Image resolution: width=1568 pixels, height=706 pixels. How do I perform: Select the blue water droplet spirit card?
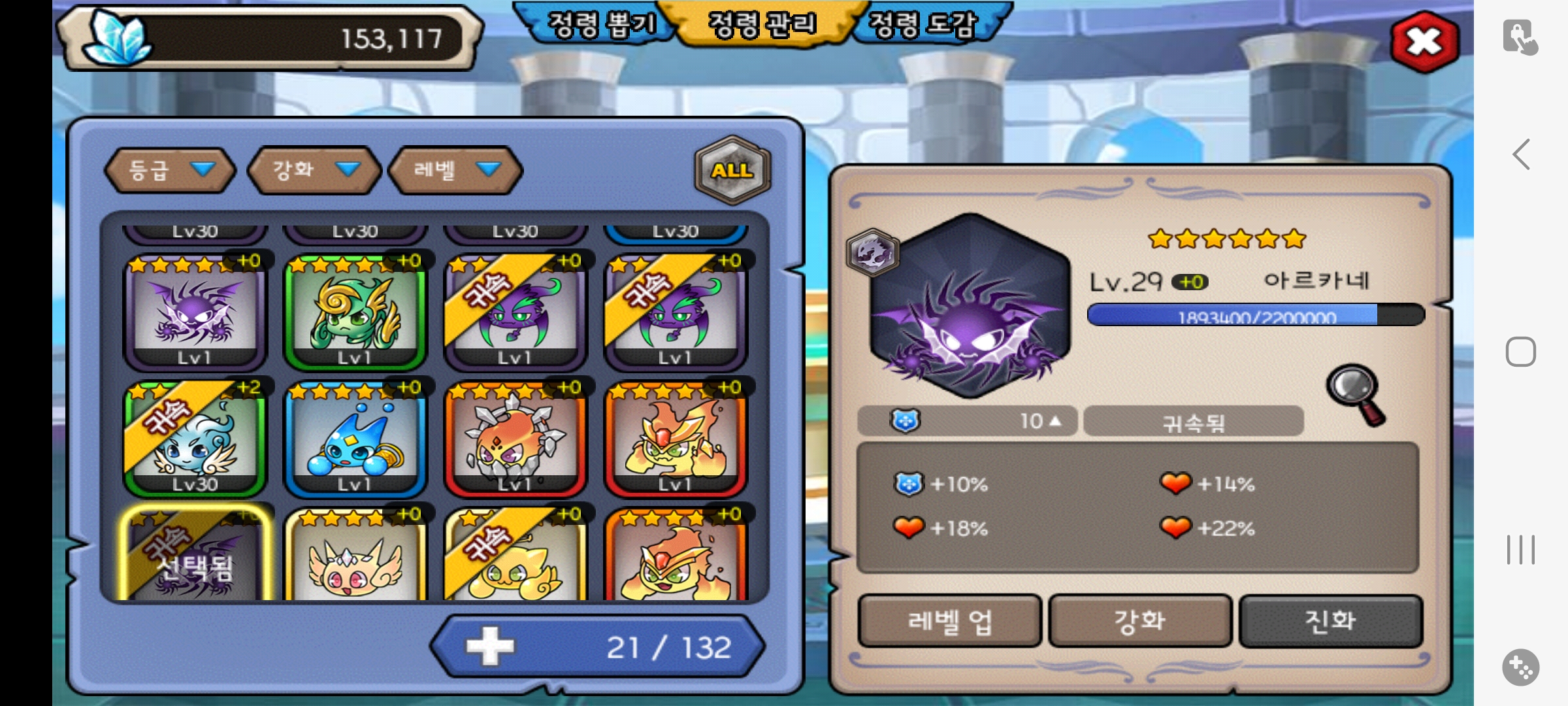[355, 439]
